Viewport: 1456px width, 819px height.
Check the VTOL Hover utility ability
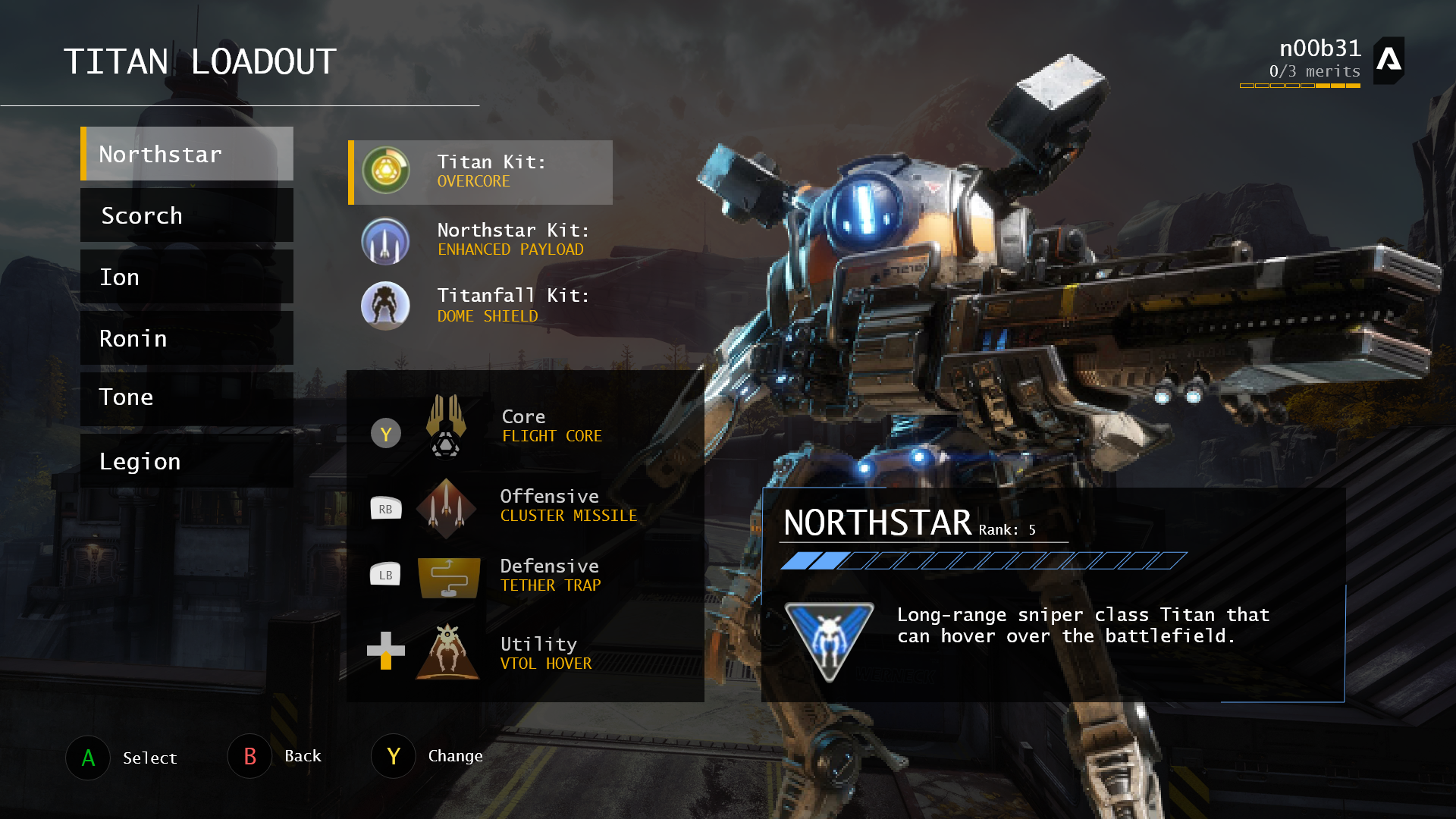(525, 653)
